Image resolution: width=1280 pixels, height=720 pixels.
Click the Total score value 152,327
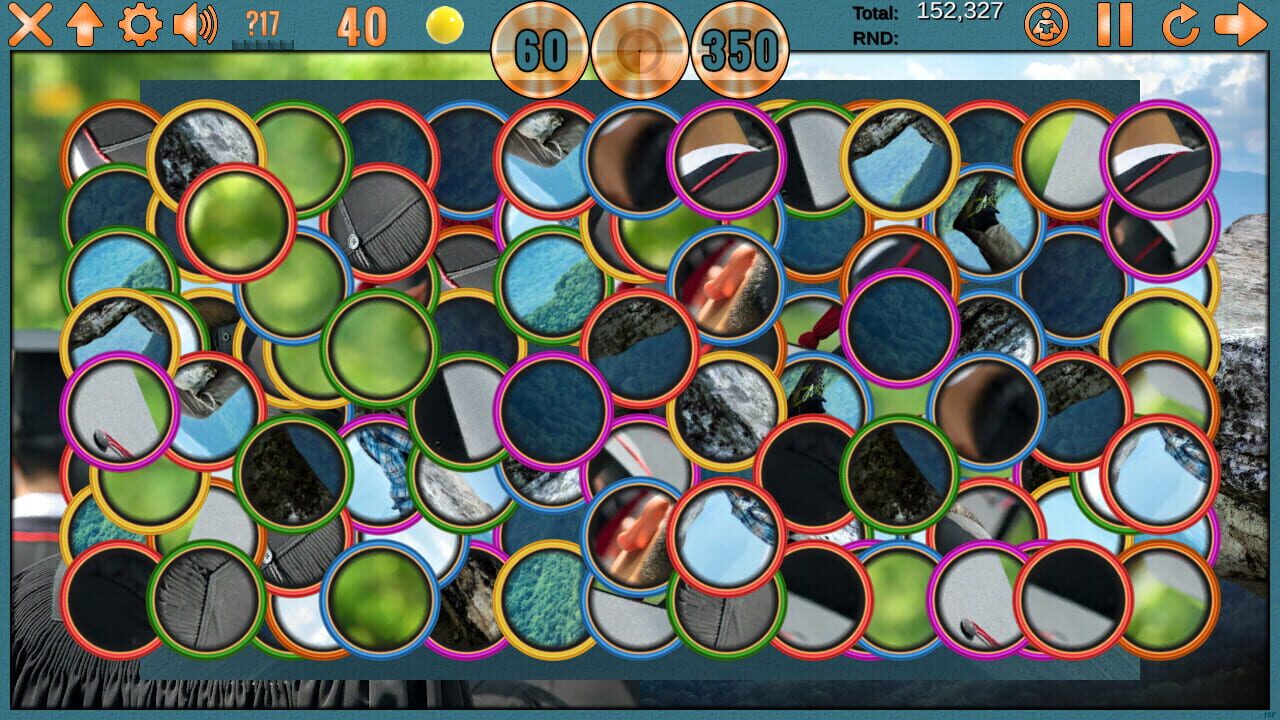(x=962, y=12)
